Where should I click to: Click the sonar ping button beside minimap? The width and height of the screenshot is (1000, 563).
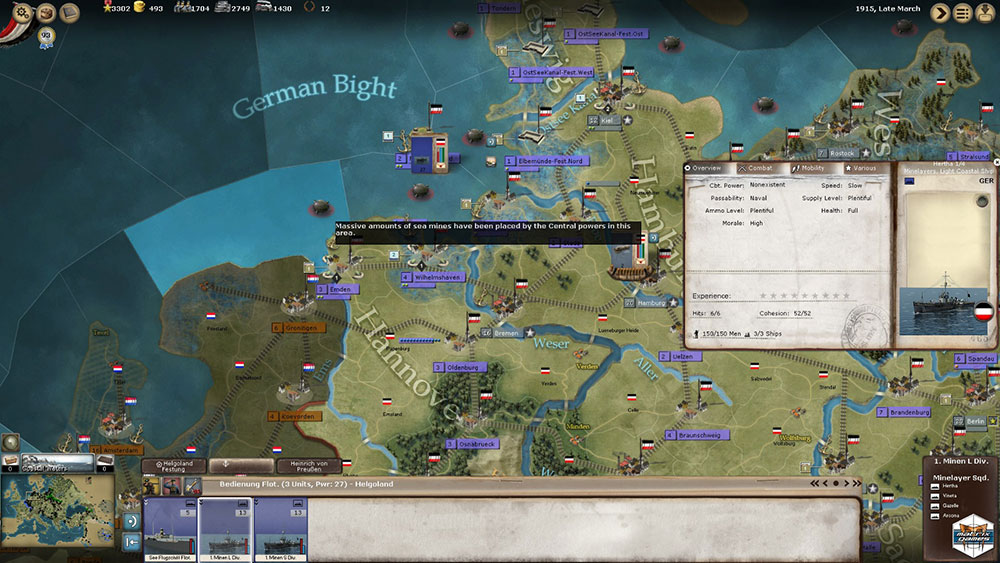coord(132,521)
